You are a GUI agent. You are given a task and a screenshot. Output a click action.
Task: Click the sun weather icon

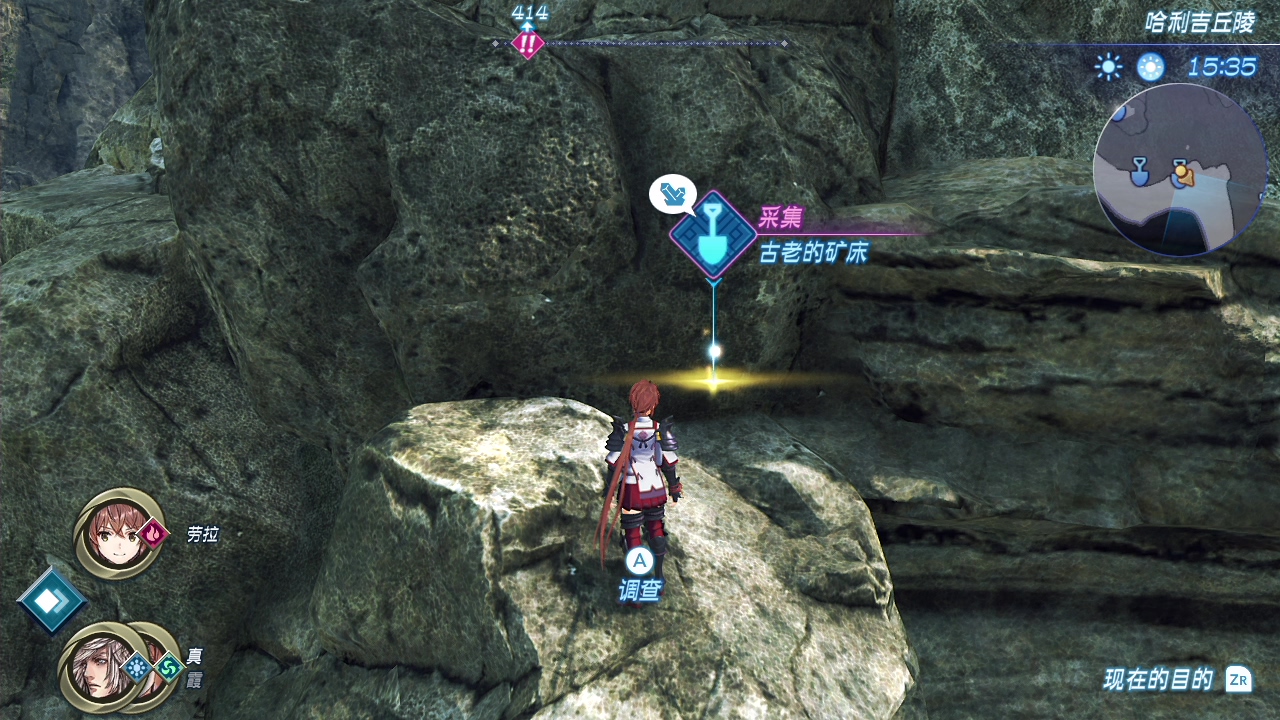pos(1108,67)
